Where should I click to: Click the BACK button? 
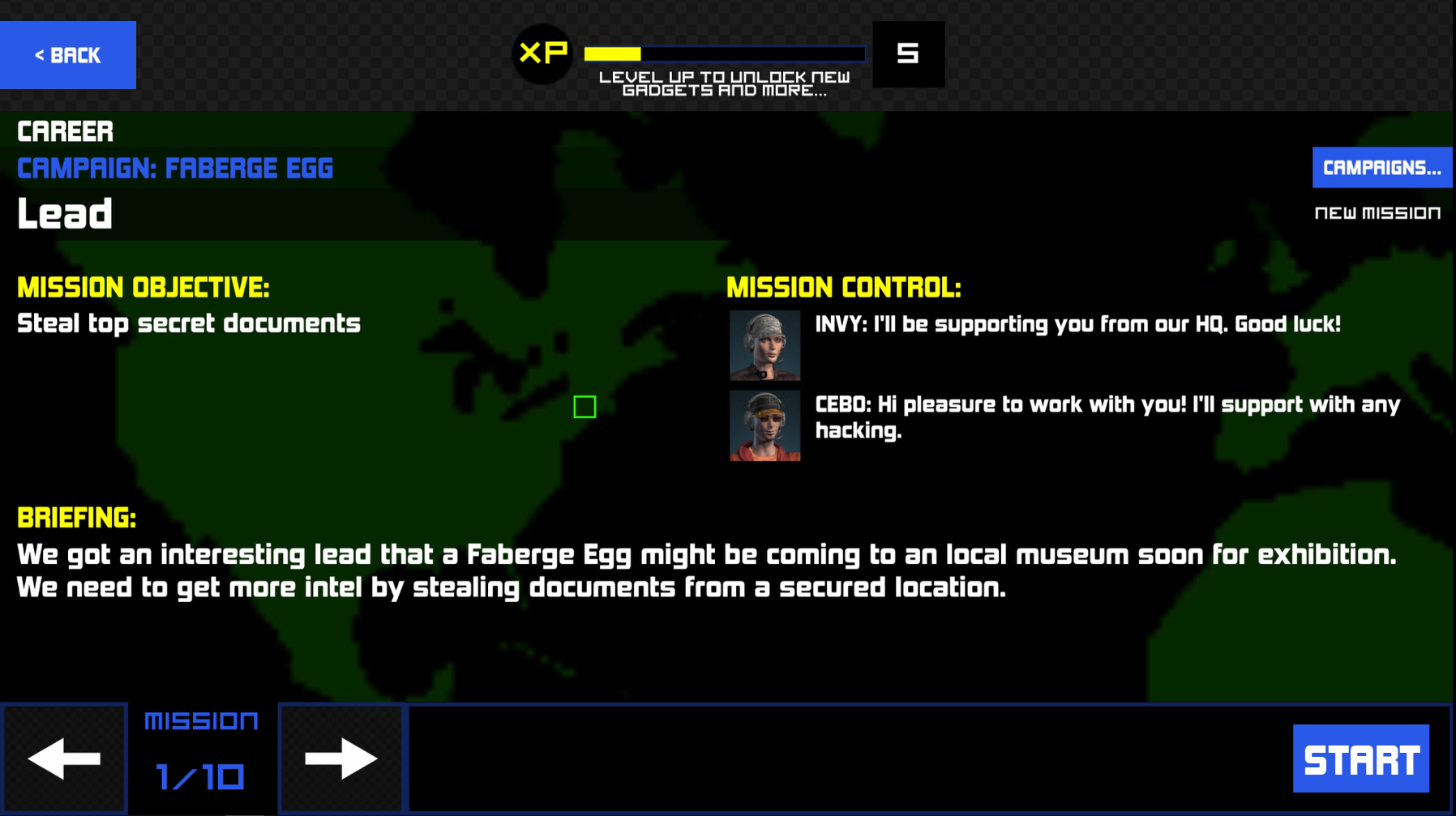pyautogui.click(x=68, y=54)
